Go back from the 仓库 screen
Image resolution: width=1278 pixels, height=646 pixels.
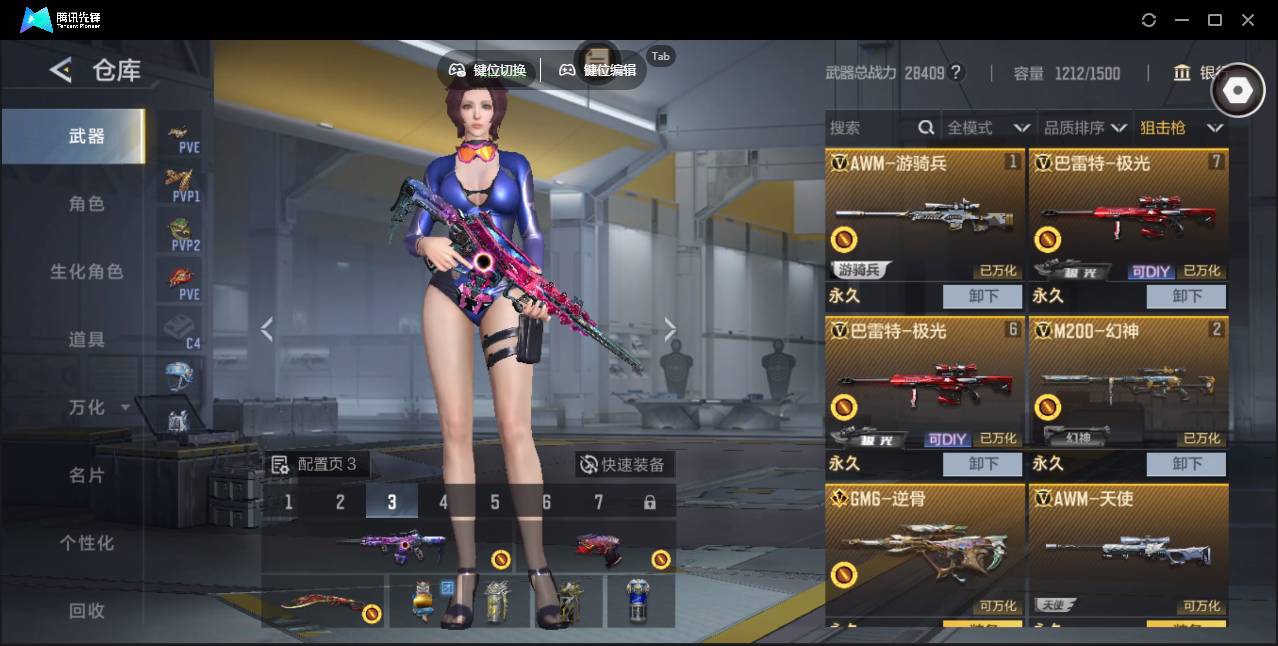61,70
